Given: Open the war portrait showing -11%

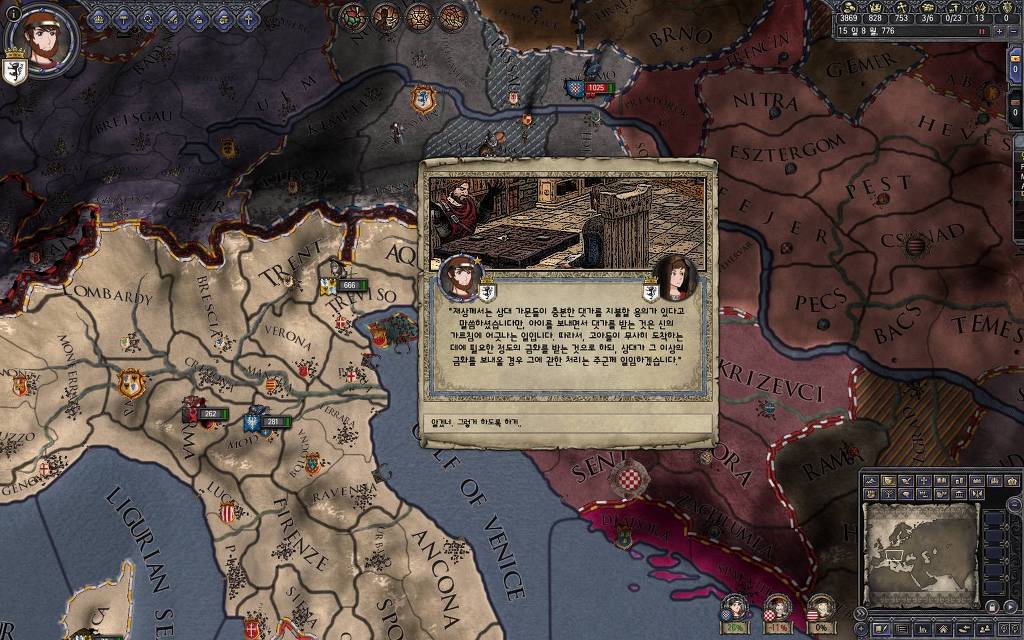Looking at the screenshot, I should (777, 608).
